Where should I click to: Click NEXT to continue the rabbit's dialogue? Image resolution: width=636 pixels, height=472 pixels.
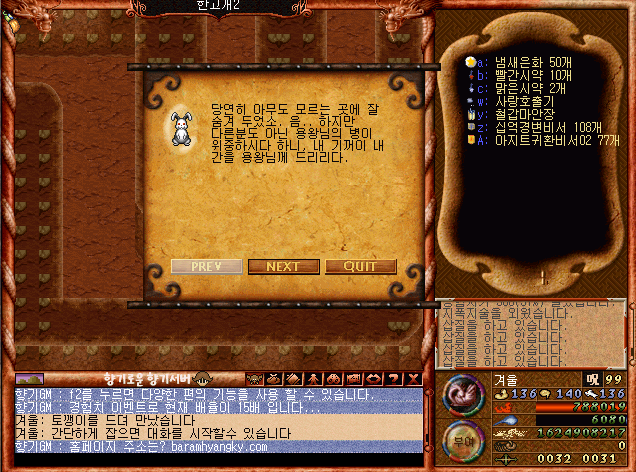(x=283, y=267)
